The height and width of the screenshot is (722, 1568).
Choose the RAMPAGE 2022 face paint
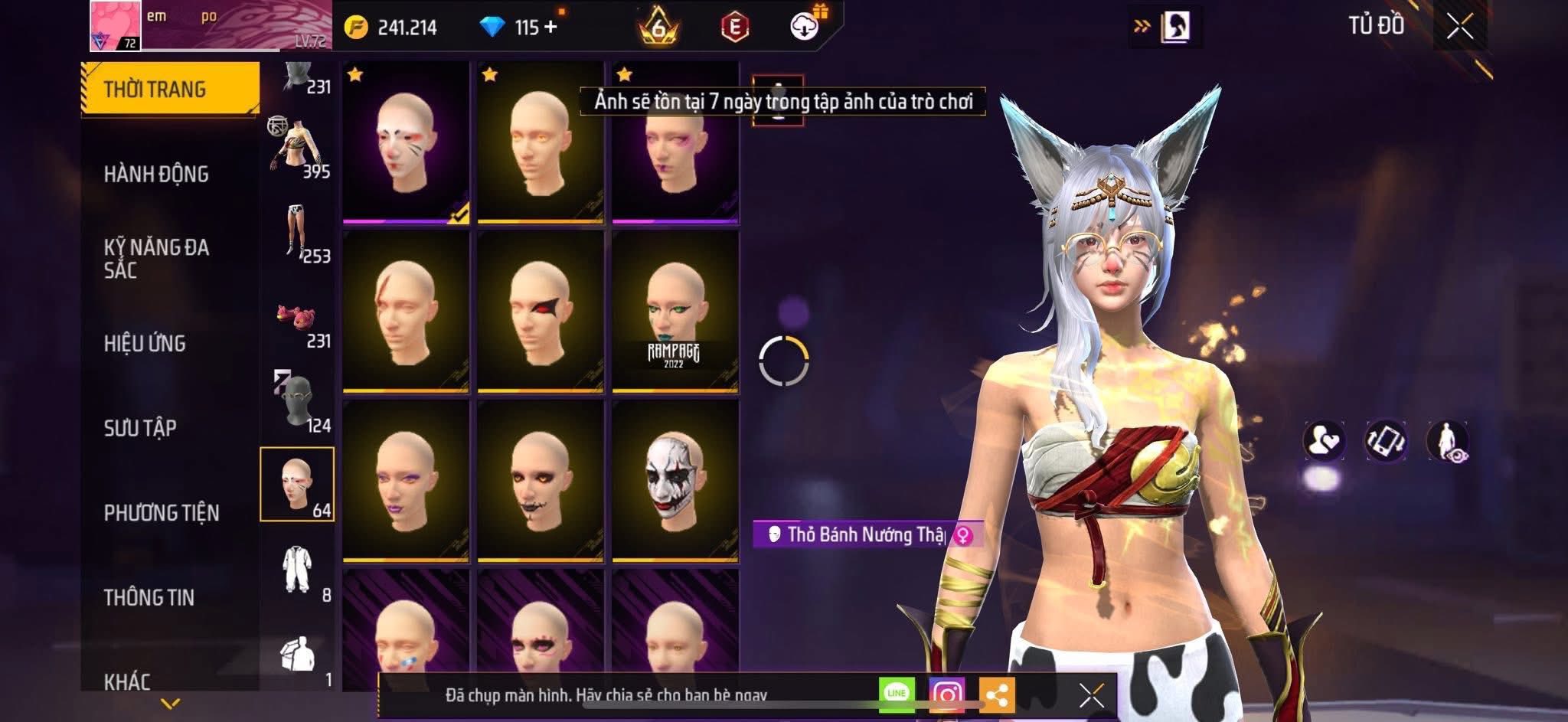tap(675, 312)
